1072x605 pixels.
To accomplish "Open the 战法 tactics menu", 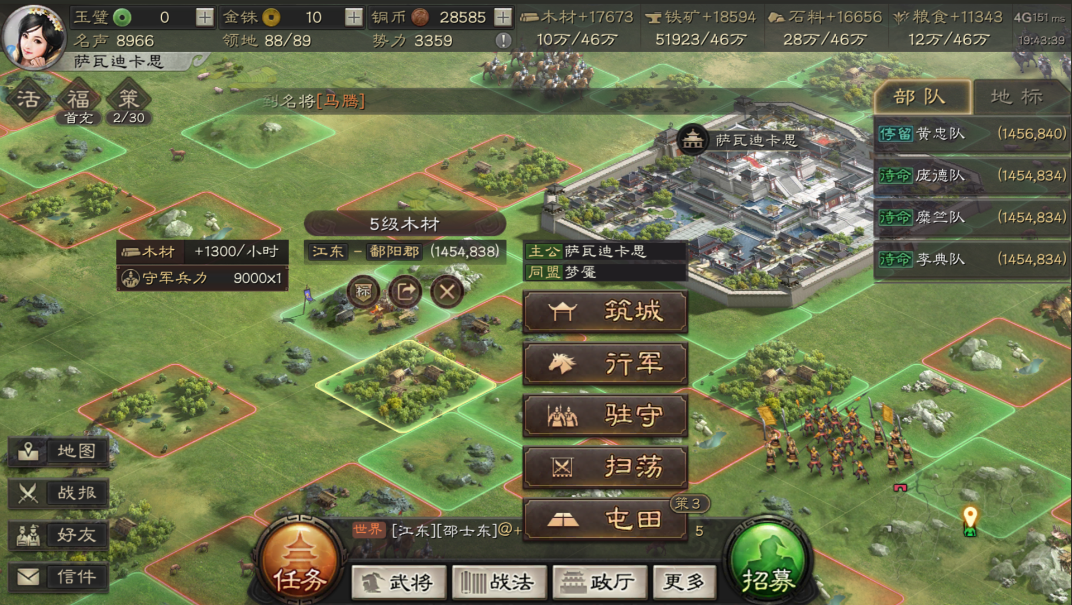I will pos(496,581).
